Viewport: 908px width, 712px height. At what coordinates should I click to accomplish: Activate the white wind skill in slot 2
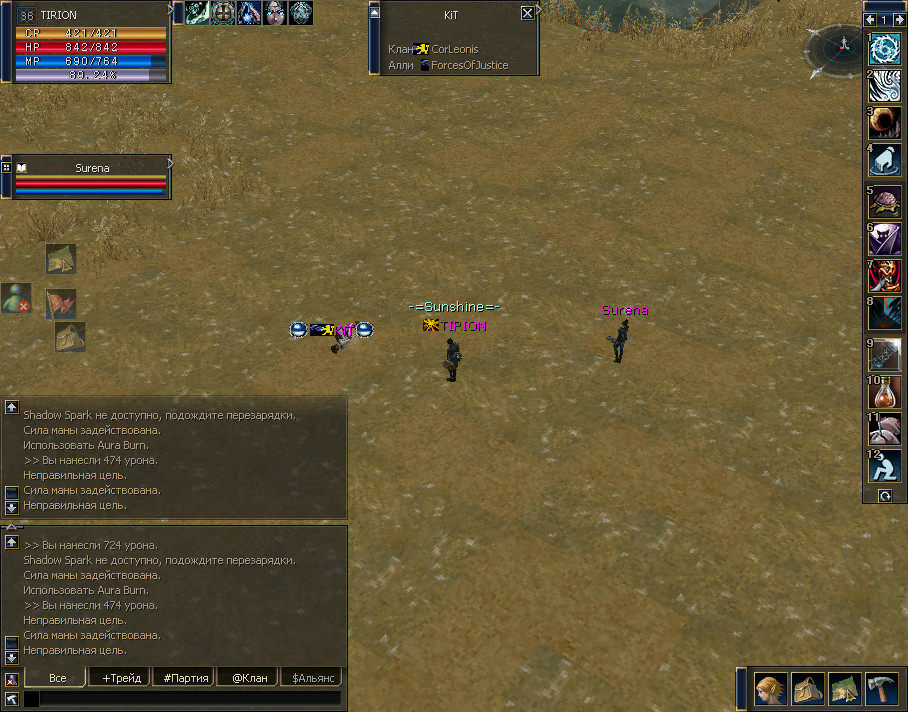coord(885,86)
